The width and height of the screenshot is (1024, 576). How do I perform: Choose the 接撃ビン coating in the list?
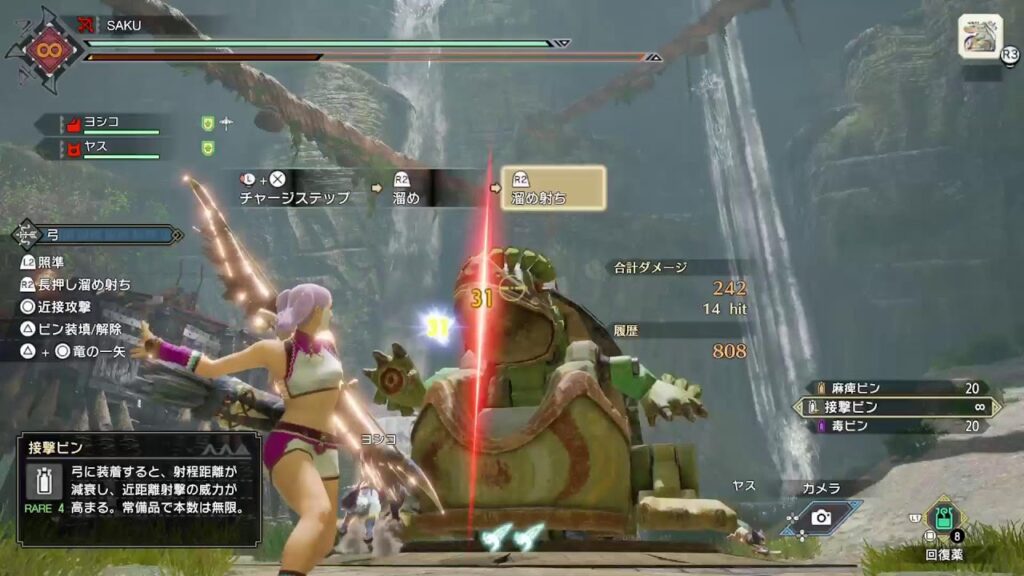click(x=898, y=407)
